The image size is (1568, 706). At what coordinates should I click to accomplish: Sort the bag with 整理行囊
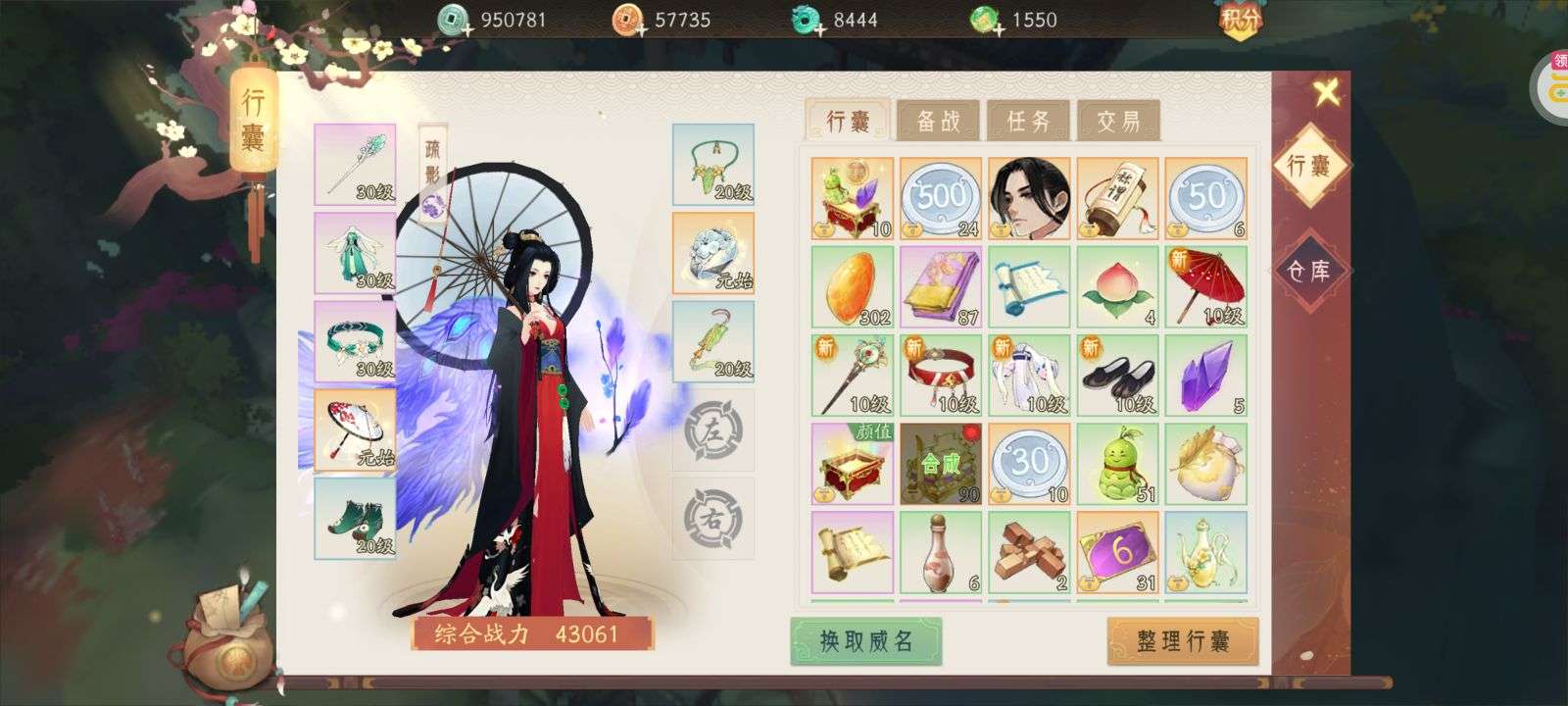1183,641
